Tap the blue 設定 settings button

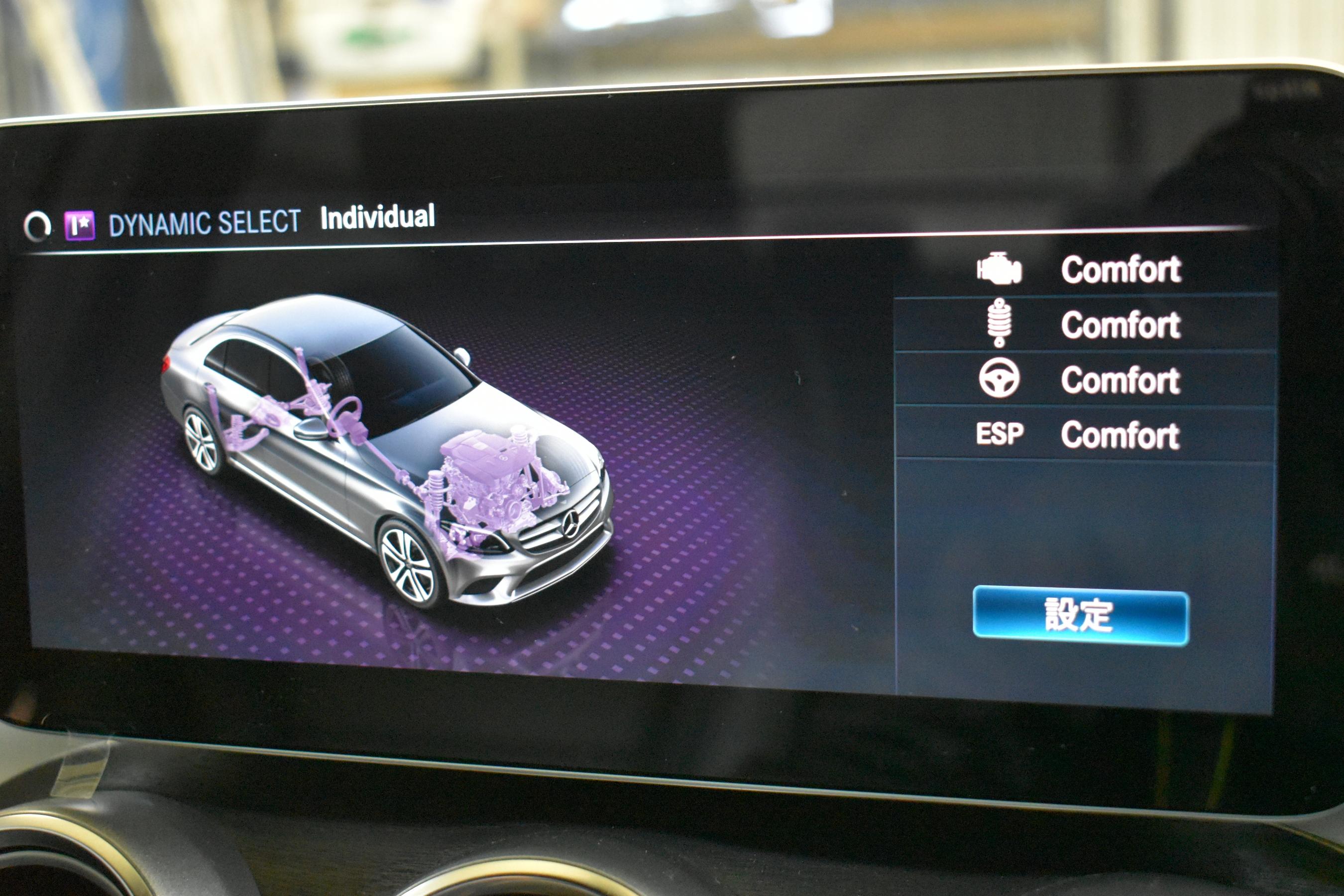1080,617
